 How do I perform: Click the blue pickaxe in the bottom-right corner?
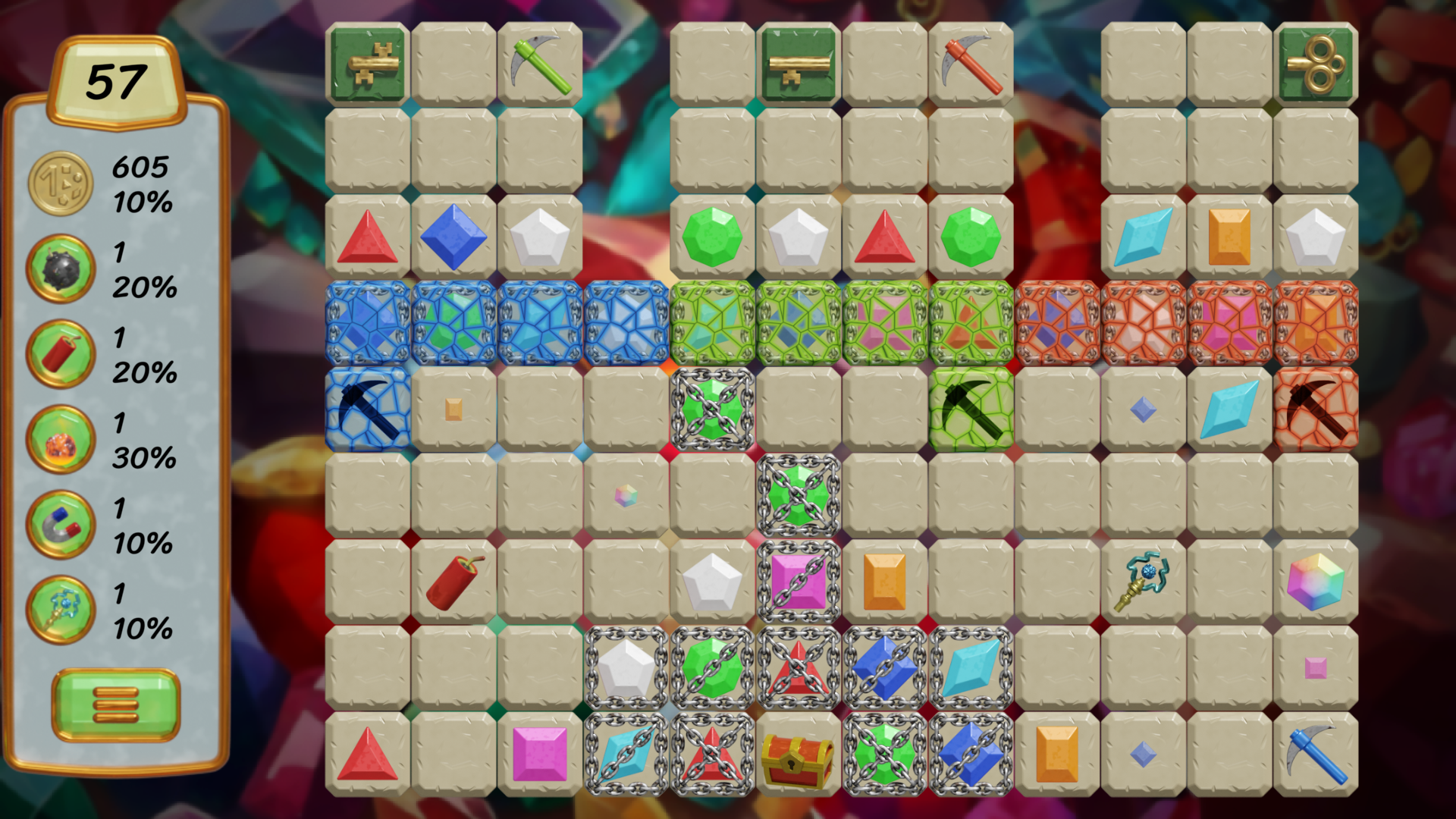tap(1317, 755)
